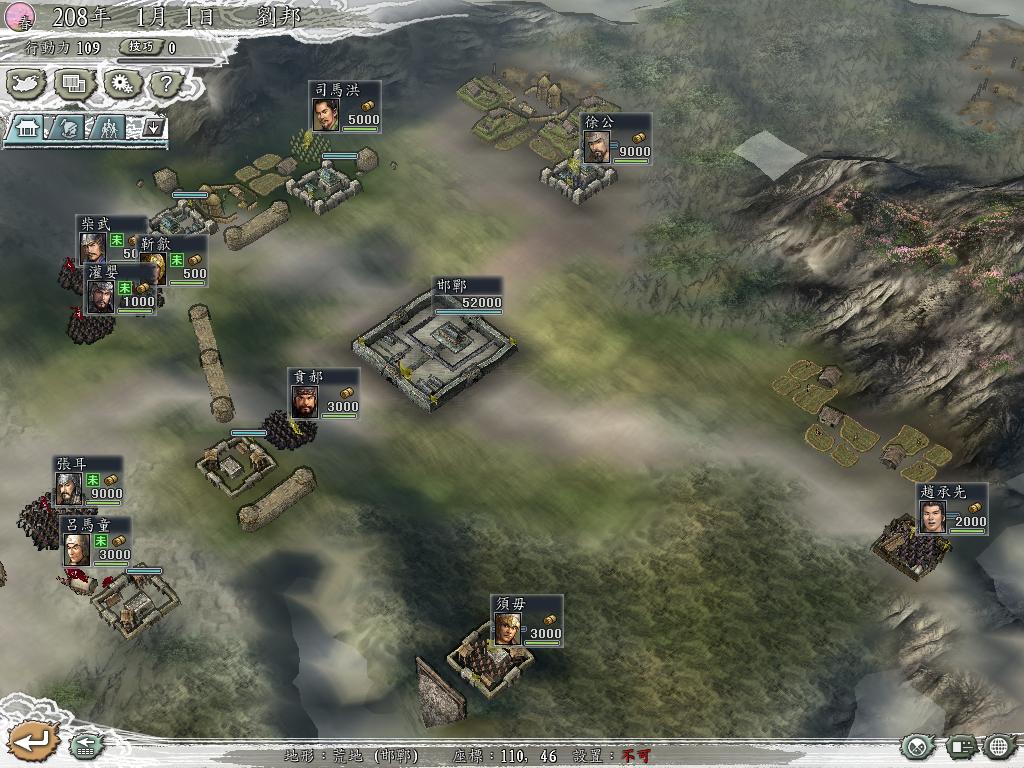The width and height of the screenshot is (1024, 768).
Task: Open the gear settings menu
Action: point(120,84)
